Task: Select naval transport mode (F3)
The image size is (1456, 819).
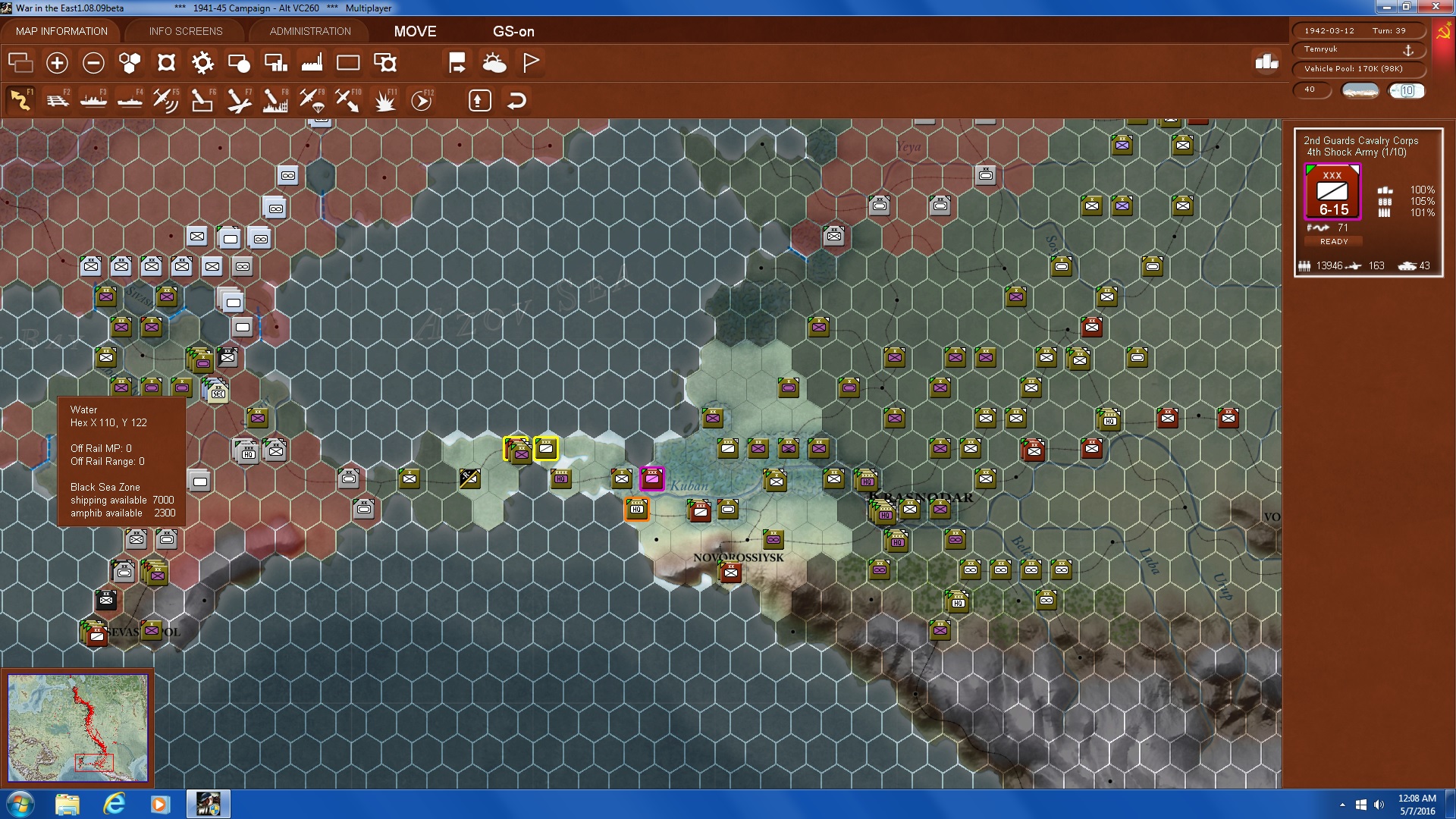Action: point(94,99)
